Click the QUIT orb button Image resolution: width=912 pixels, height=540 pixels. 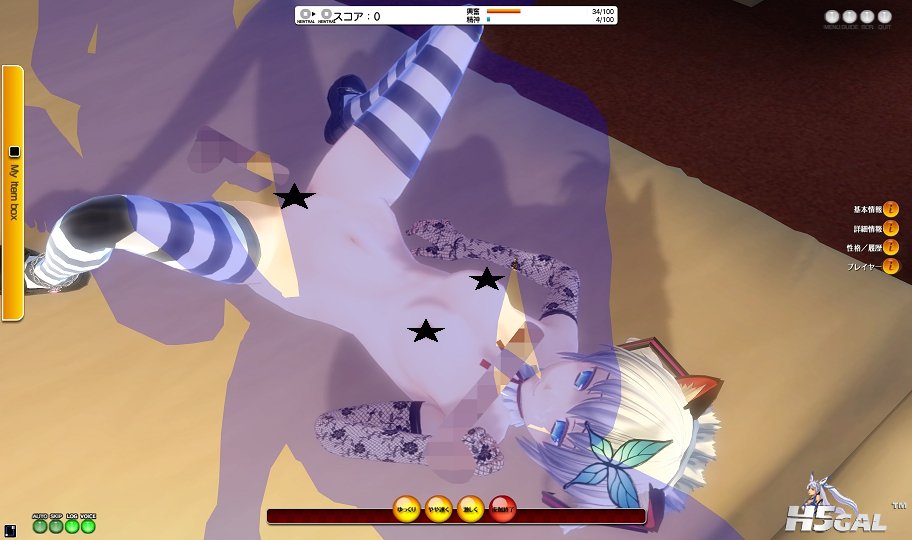883,17
